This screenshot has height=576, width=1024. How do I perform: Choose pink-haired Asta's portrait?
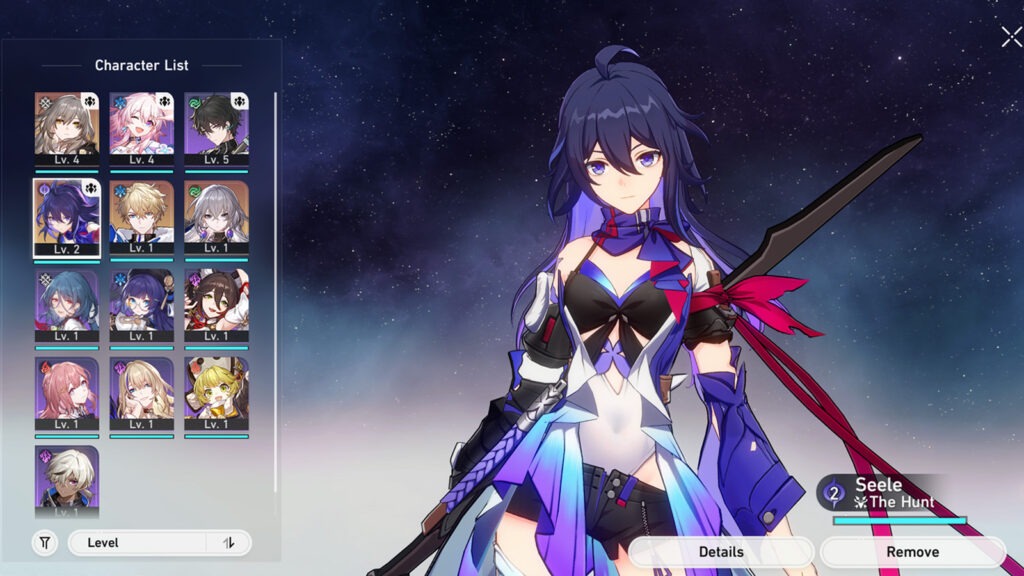(x=67, y=393)
